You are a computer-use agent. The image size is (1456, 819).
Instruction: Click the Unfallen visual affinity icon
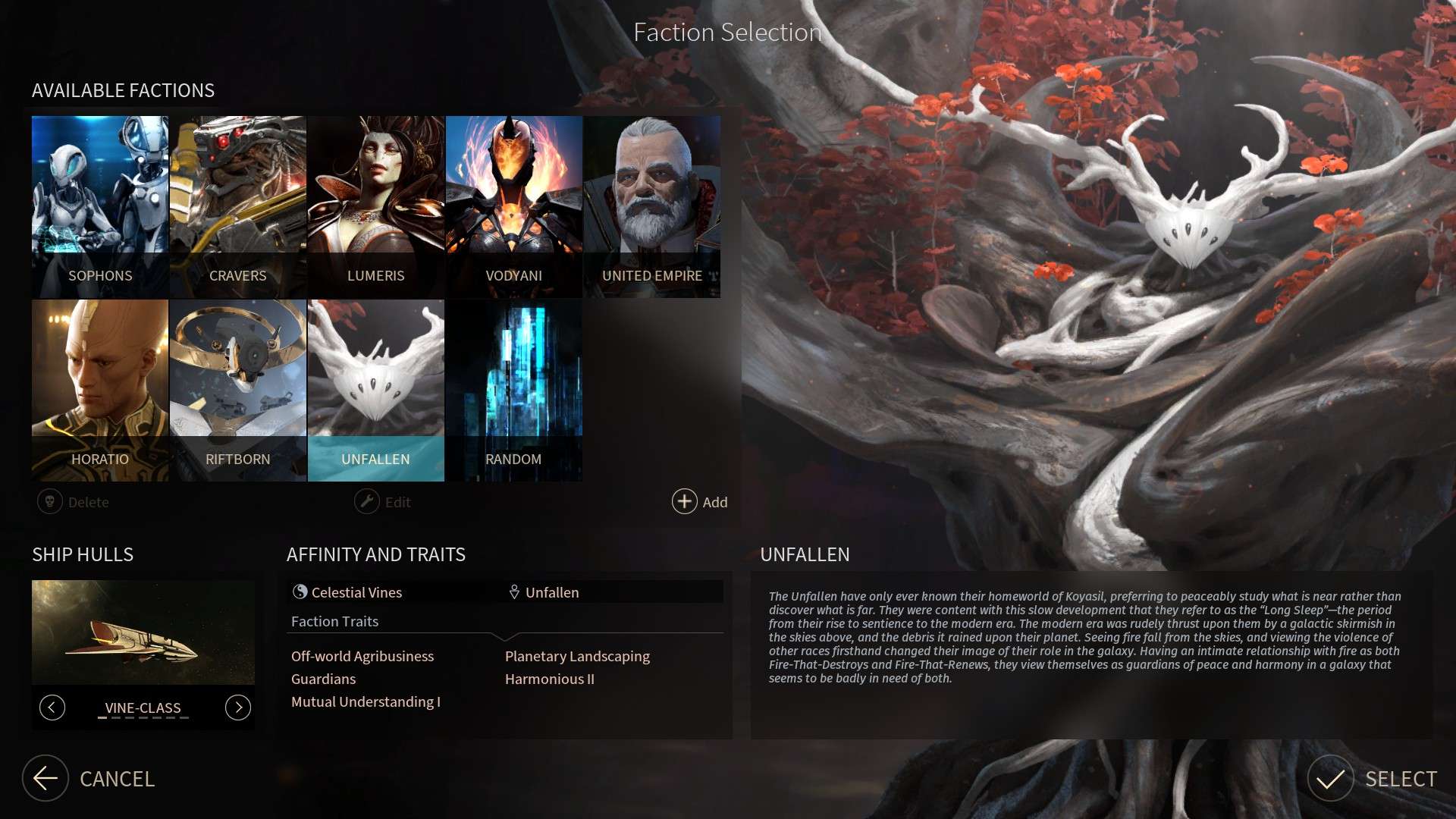[x=514, y=591]
